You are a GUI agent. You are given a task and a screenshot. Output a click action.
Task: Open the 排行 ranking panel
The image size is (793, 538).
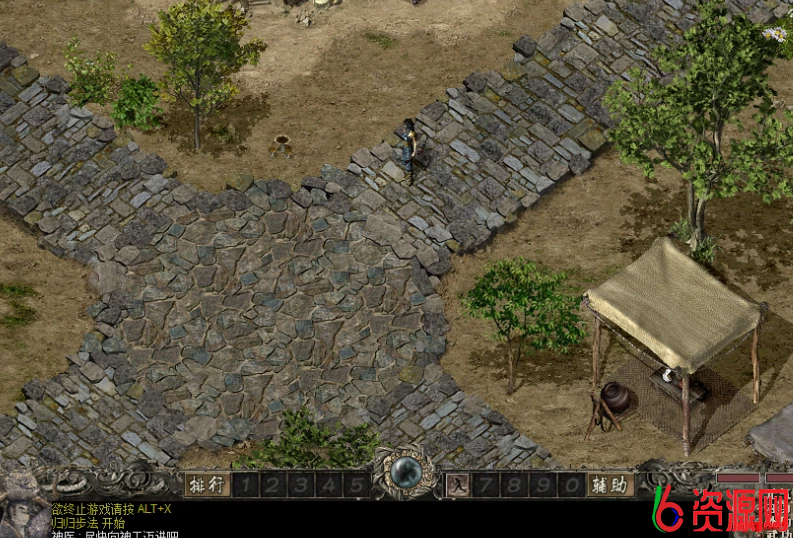208,485
